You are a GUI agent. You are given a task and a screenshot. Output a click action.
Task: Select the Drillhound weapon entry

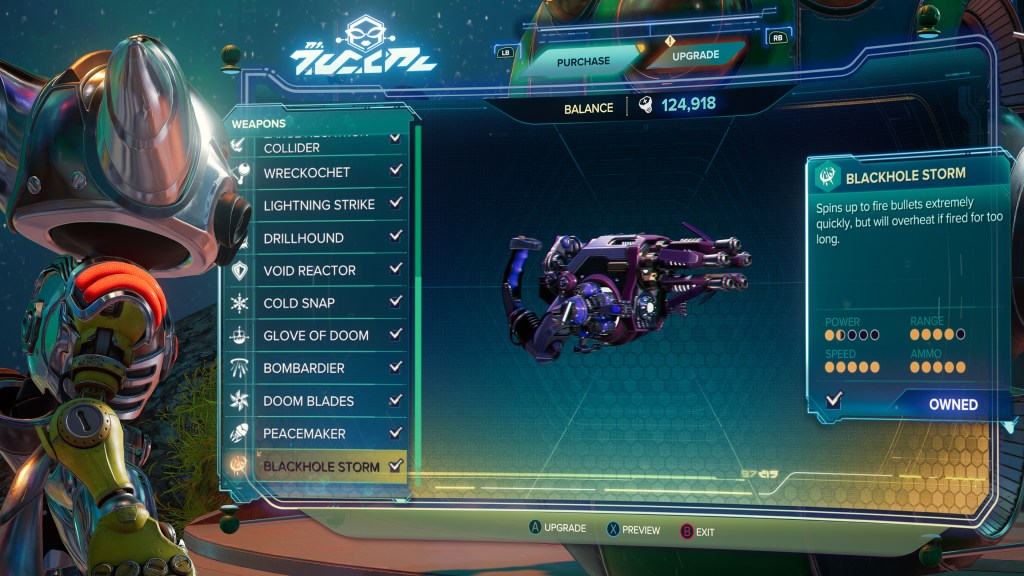pyautogui.click(x=303, y=238)
